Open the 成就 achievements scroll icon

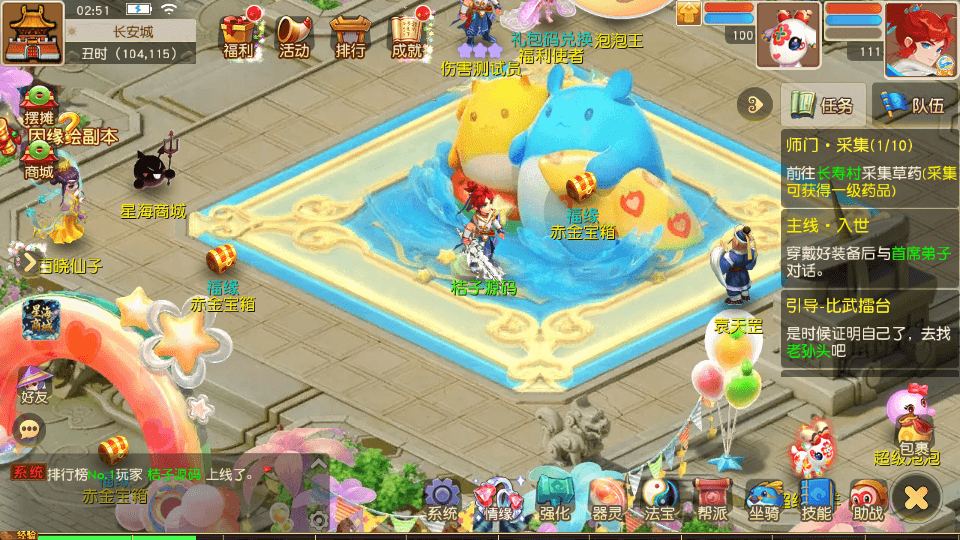point(407,34)
